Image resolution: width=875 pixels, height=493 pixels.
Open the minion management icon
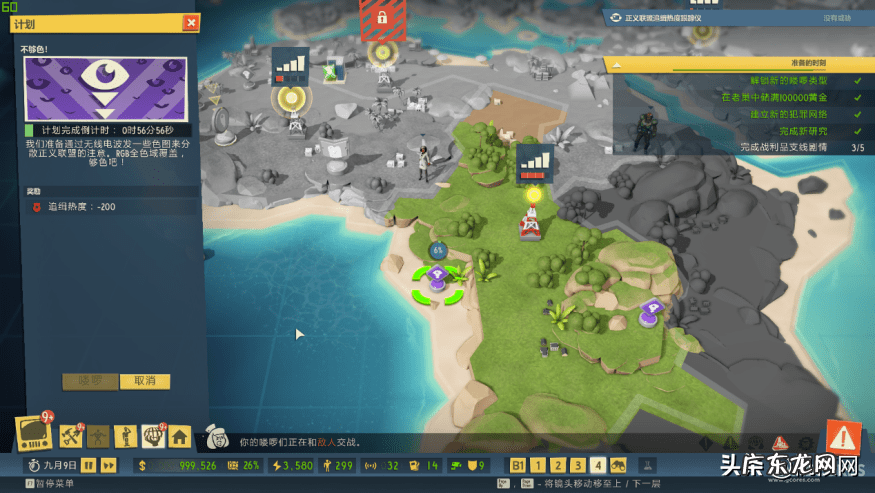click(125, 435)
